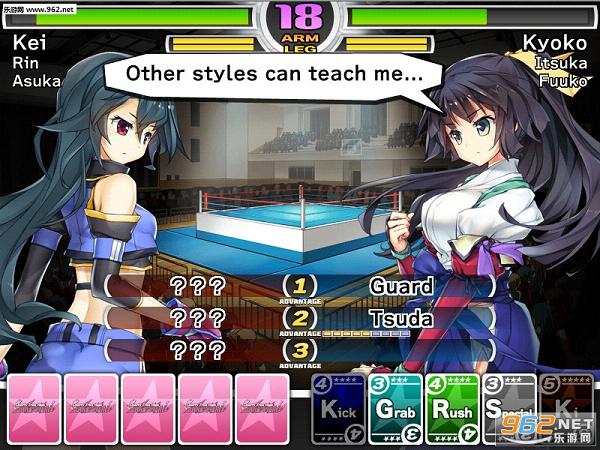The image size is (600, 450).
Task: Click the empty slot 3 row
Action: (400, 351)
